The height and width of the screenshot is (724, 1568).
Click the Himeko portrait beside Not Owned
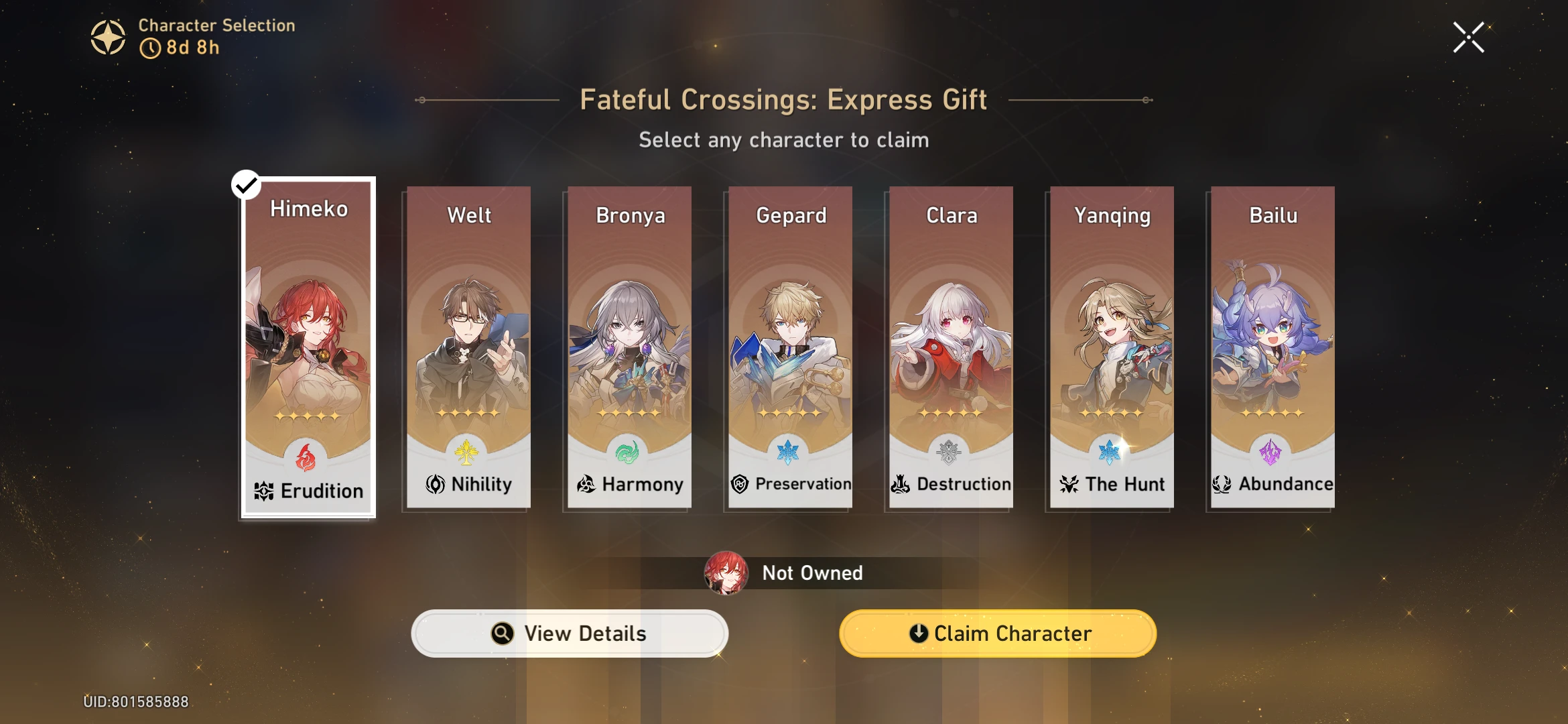click(x=725, y=572)
